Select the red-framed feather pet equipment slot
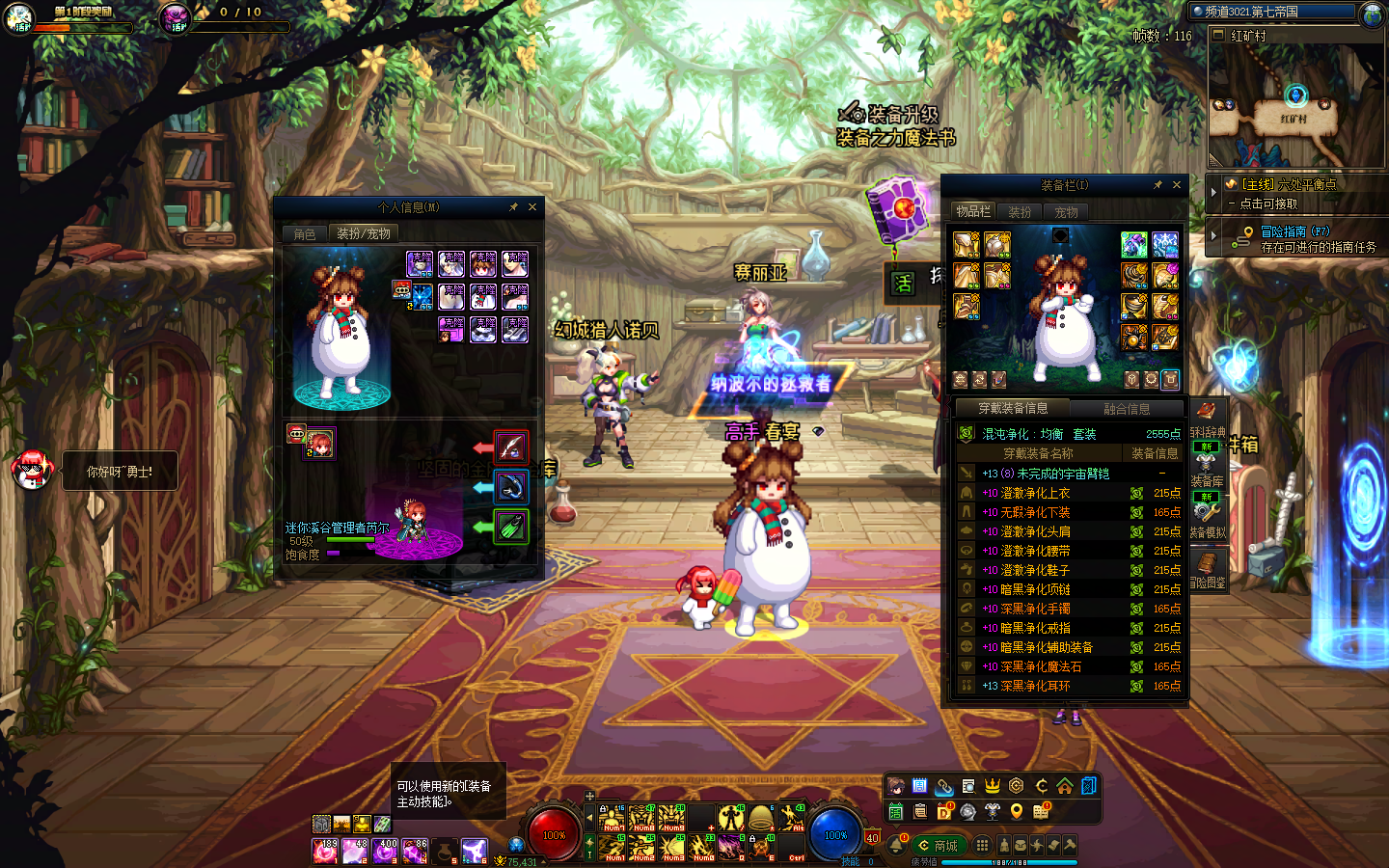Viewport: 1389px width, 868px height. click(511, 447)
